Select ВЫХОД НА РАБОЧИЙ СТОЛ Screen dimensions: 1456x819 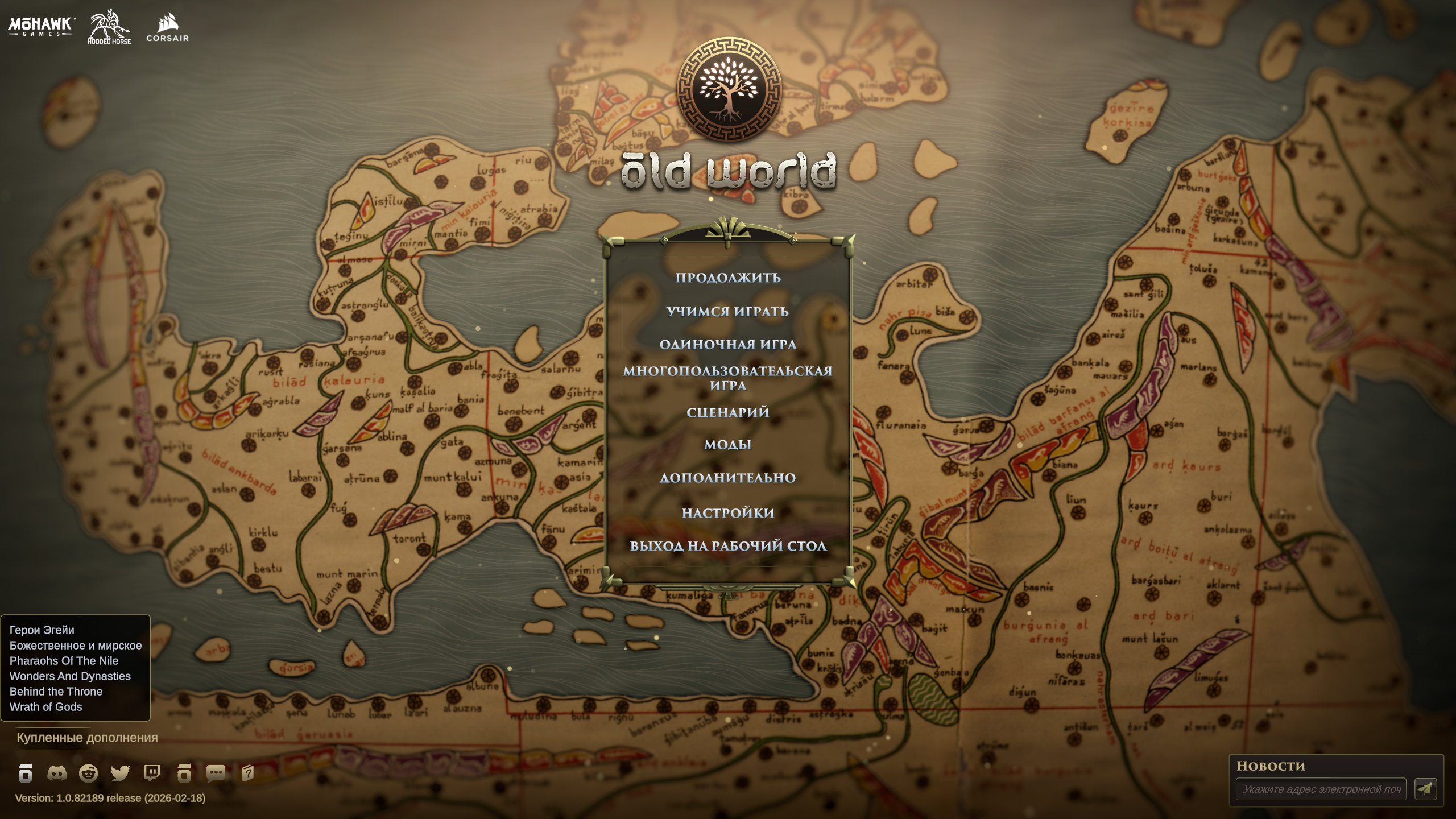click(728, 545)
